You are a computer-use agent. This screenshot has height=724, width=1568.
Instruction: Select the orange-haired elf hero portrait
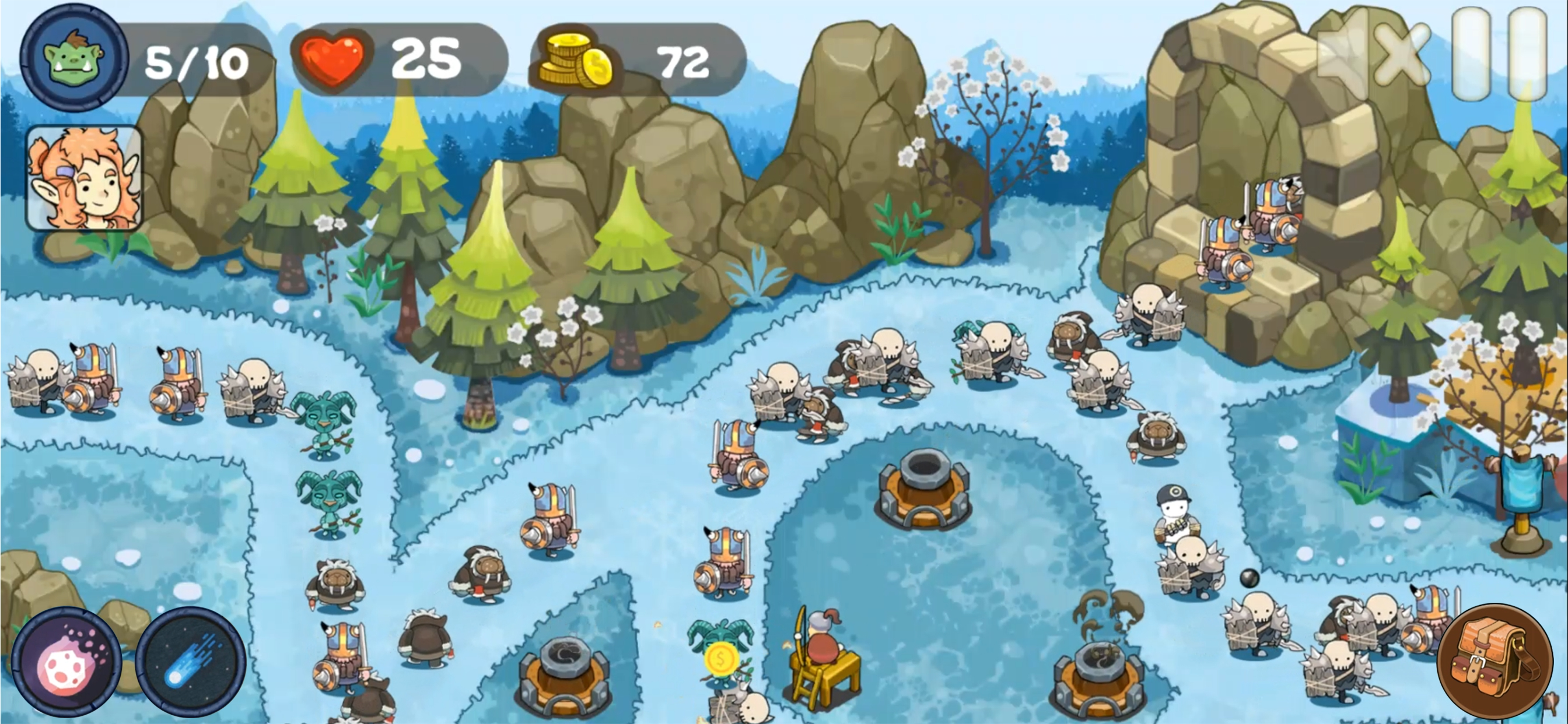(84, 178)
